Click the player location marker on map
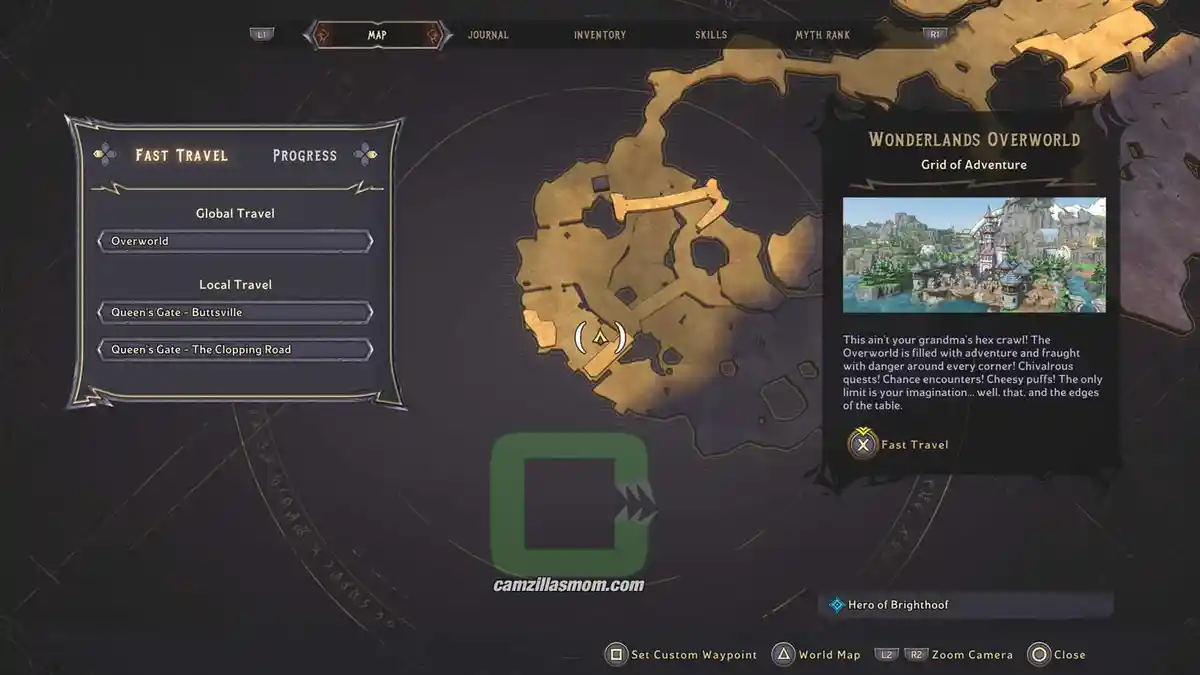The width and height of the screenshot is (1200, 675). pyautogui.click(x=600, y=338)
